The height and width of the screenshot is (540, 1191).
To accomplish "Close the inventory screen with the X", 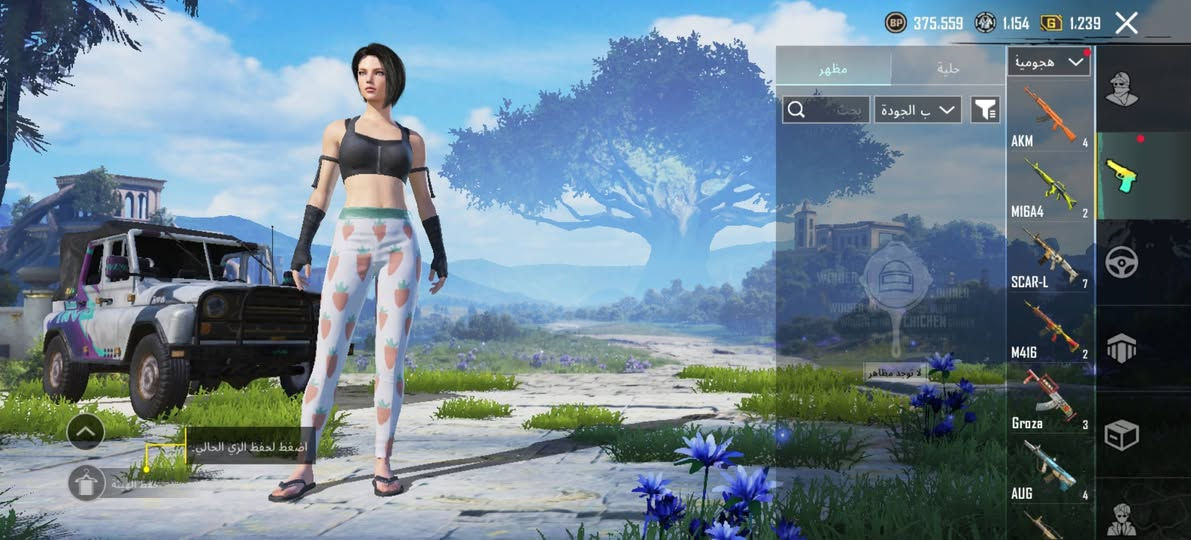I will tap(1126, 24).
